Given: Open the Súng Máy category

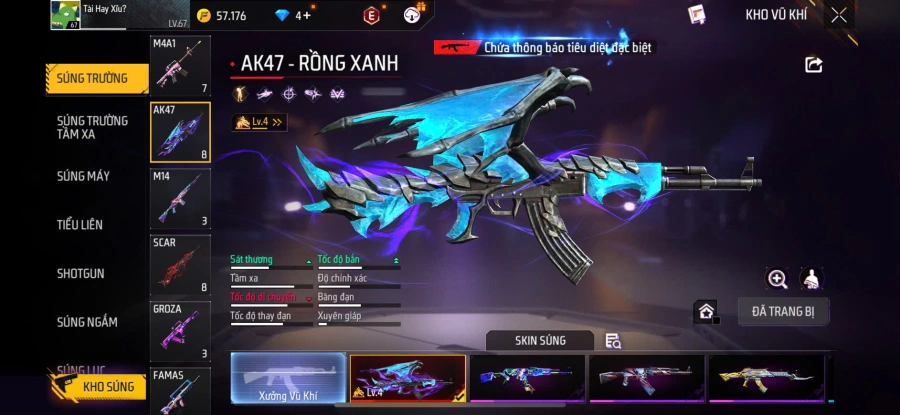Looking at the screenshot, I should [84, 176].
